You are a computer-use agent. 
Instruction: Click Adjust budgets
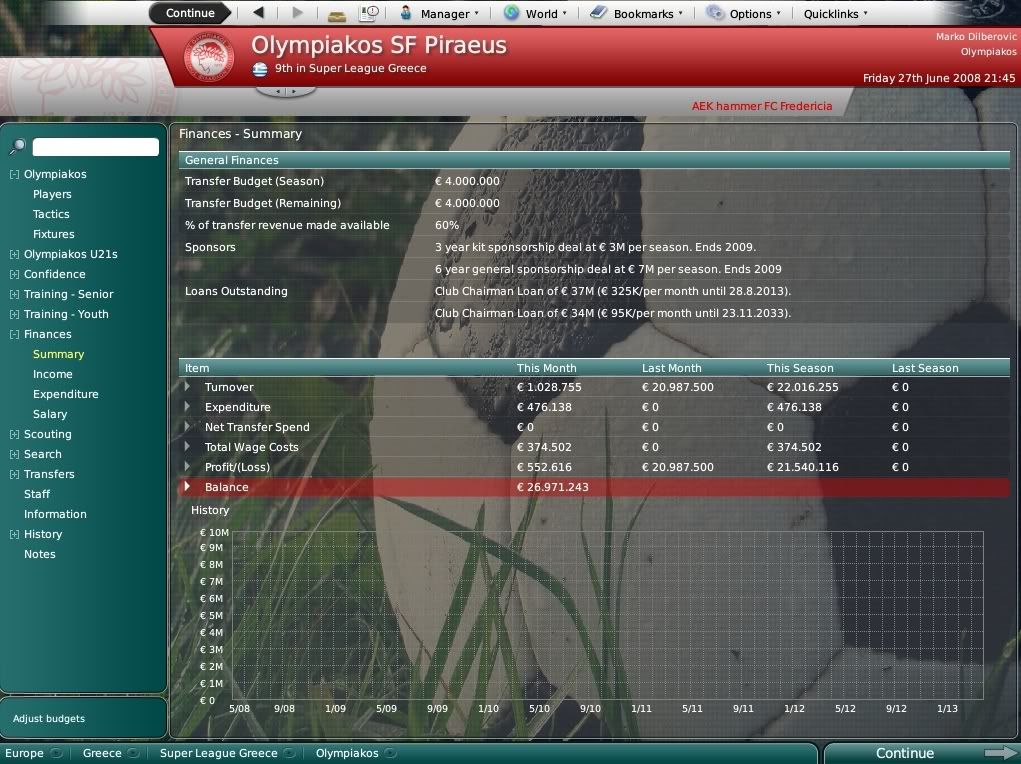(49, 718)
